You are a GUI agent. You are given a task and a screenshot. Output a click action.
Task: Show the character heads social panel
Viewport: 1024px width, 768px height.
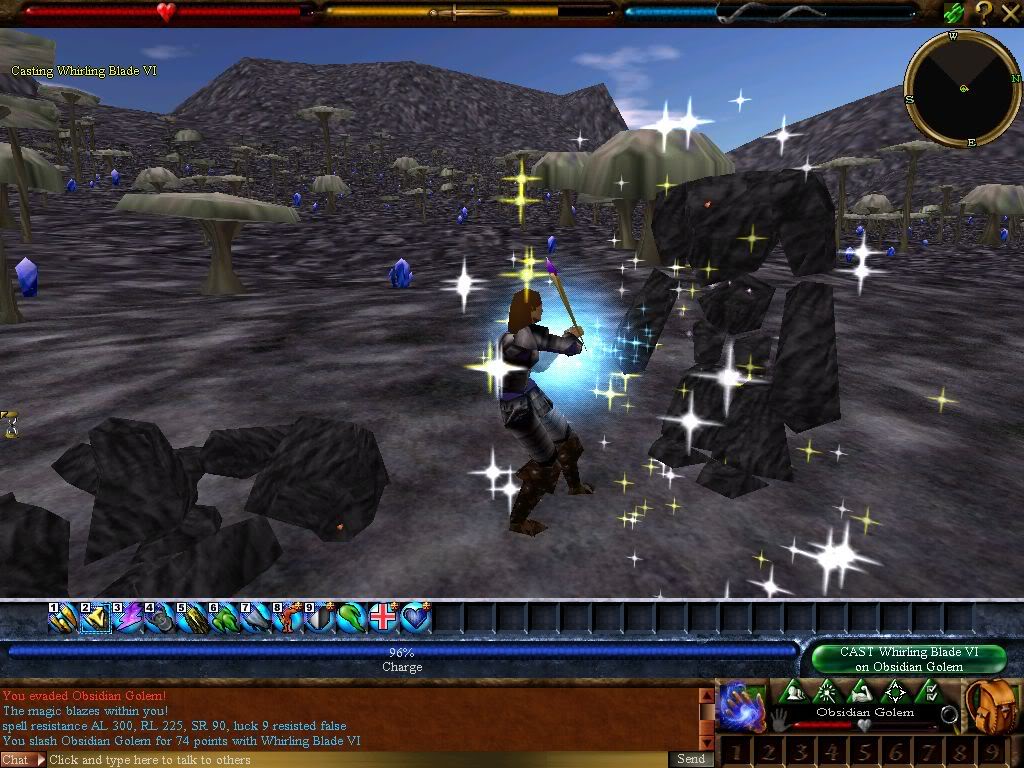(x=792, y=692)
